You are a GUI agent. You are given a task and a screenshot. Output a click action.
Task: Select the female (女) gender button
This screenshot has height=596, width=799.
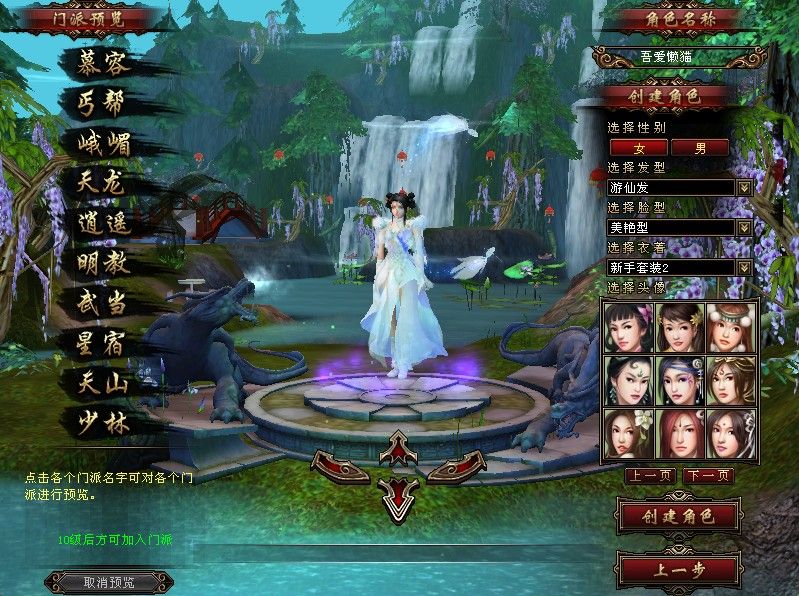[x=639, y=148]
